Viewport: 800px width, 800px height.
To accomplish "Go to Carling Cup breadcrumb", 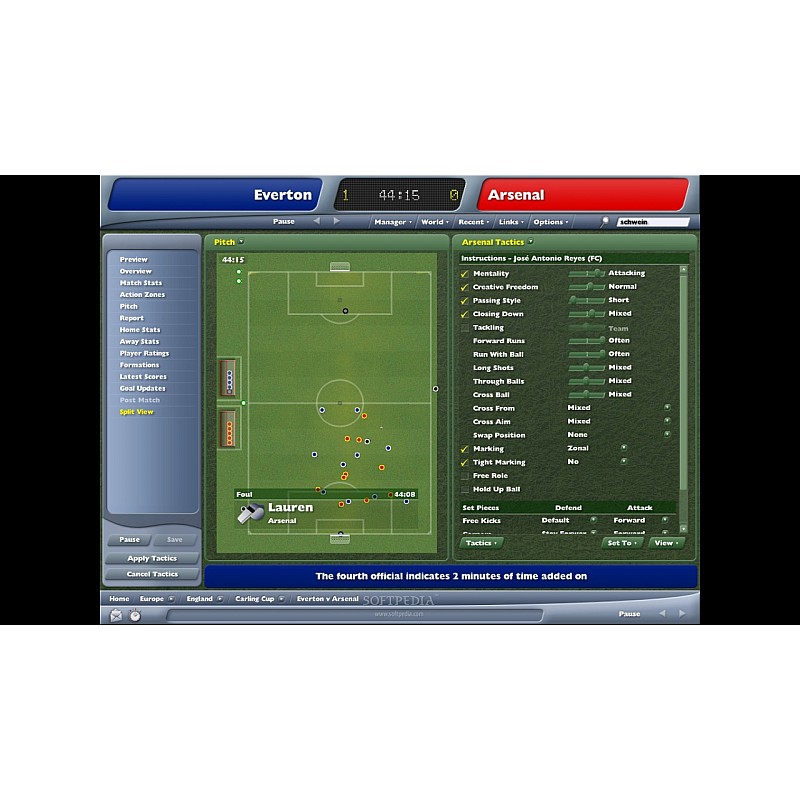I will (254, 599).
